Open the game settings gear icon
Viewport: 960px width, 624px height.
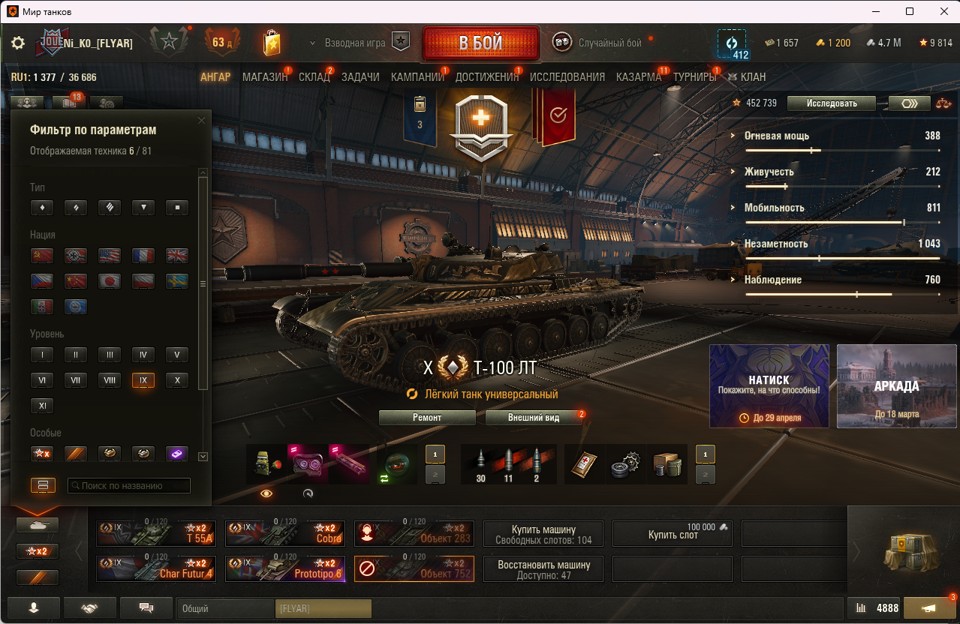[17, 43]
